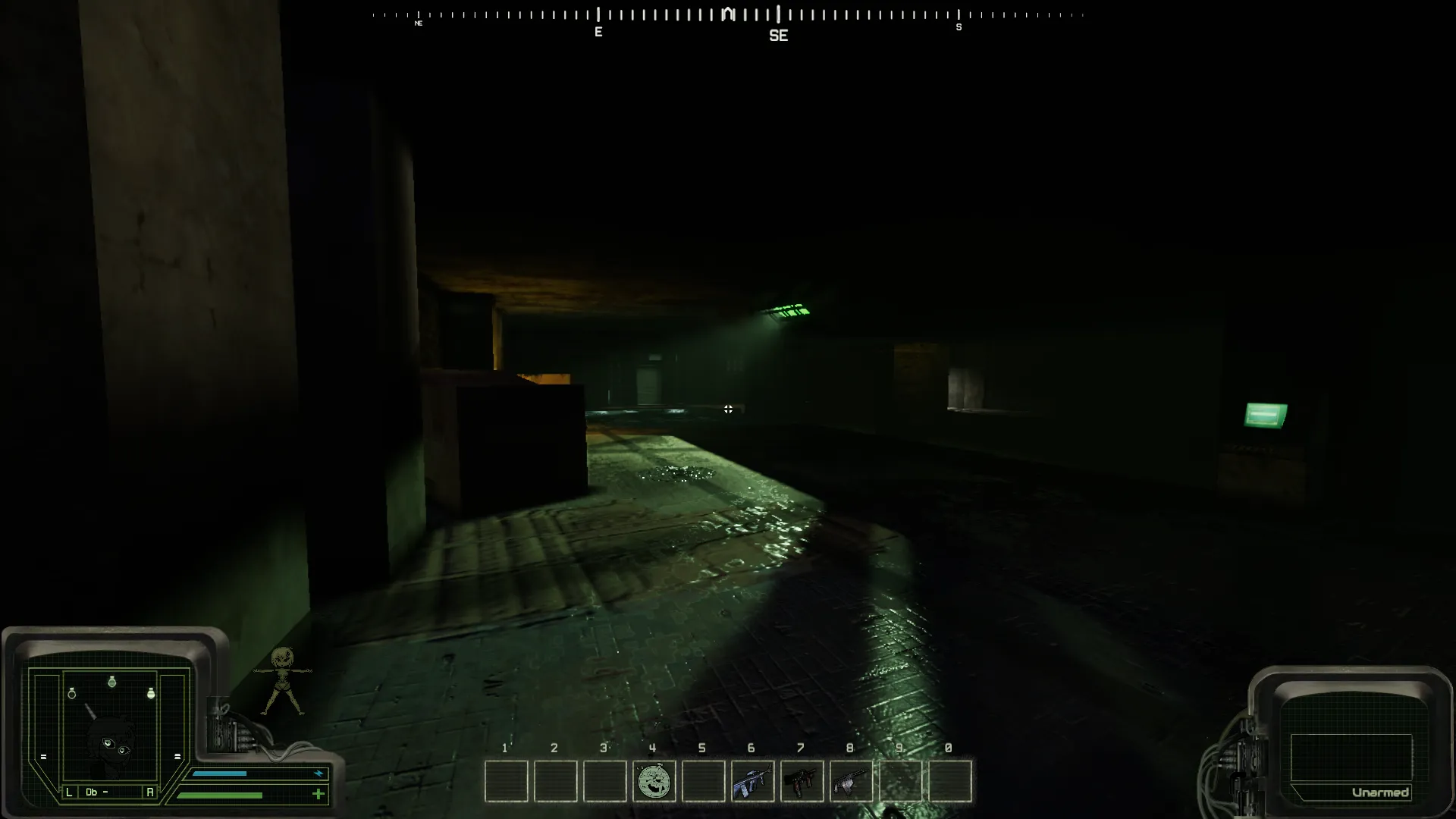The width and height of the screenshot is (1456, 819).
Task: Toggle the left equals indicator on the minimap
Action: 43,757
